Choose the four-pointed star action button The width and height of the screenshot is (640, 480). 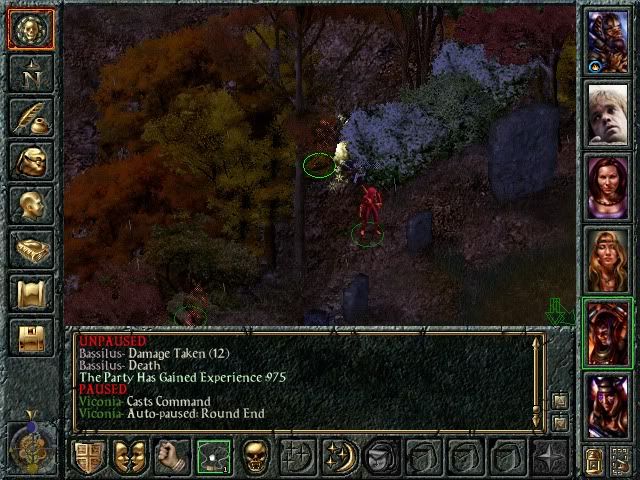point(549,457)
